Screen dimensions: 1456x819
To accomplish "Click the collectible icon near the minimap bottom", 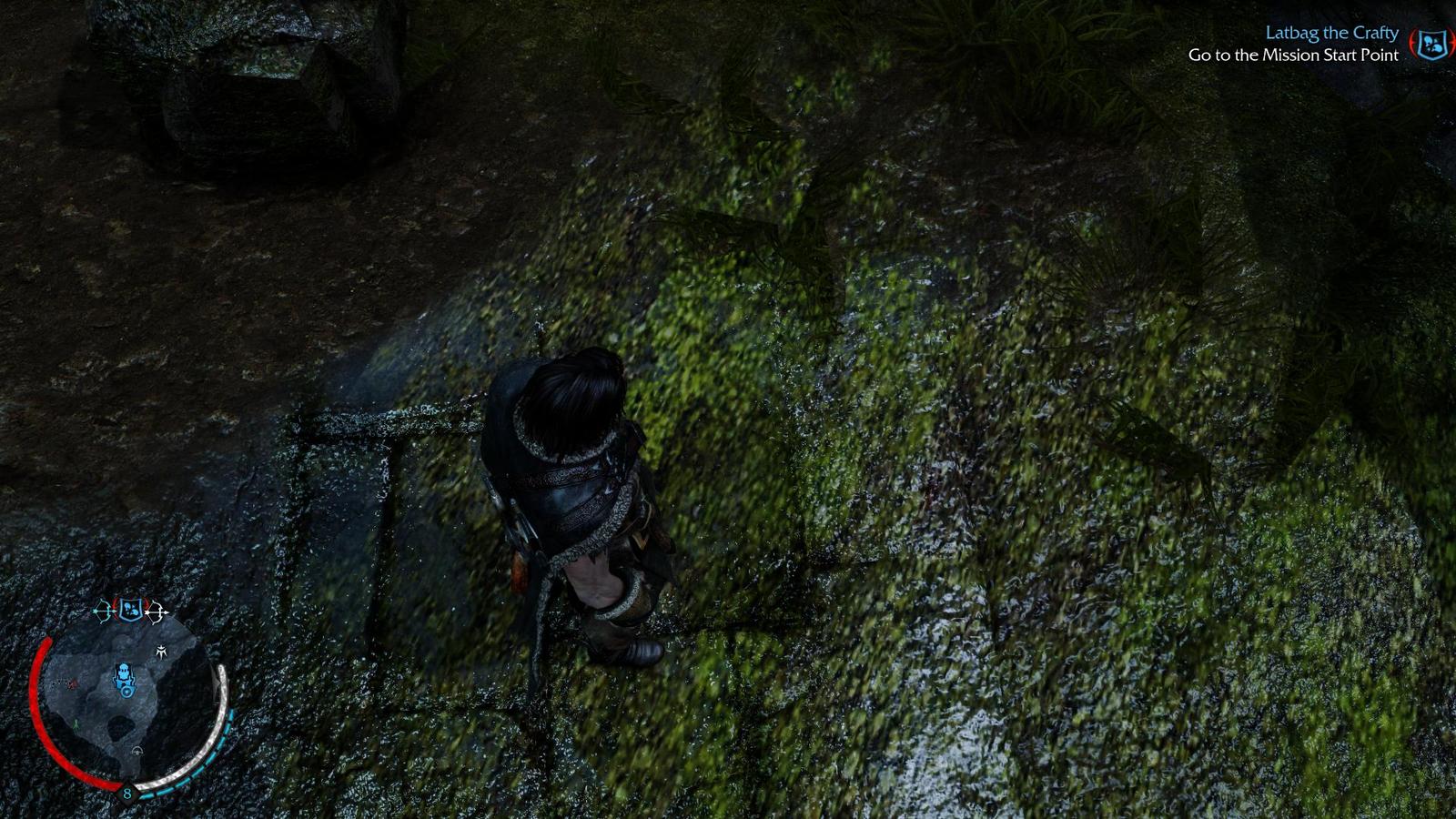I will [136, 751].
